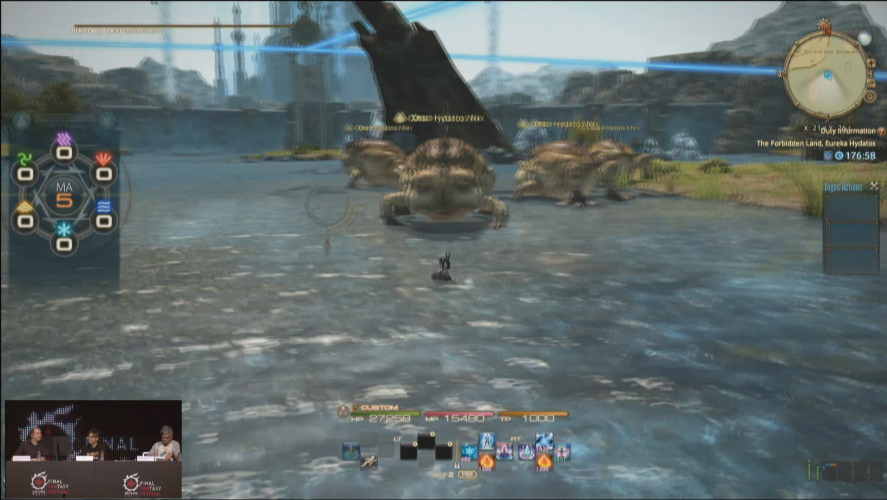The width and height of the screenshot is (887, 500).
Task: Close the Logos Actions panel
Action: (874, 186)
